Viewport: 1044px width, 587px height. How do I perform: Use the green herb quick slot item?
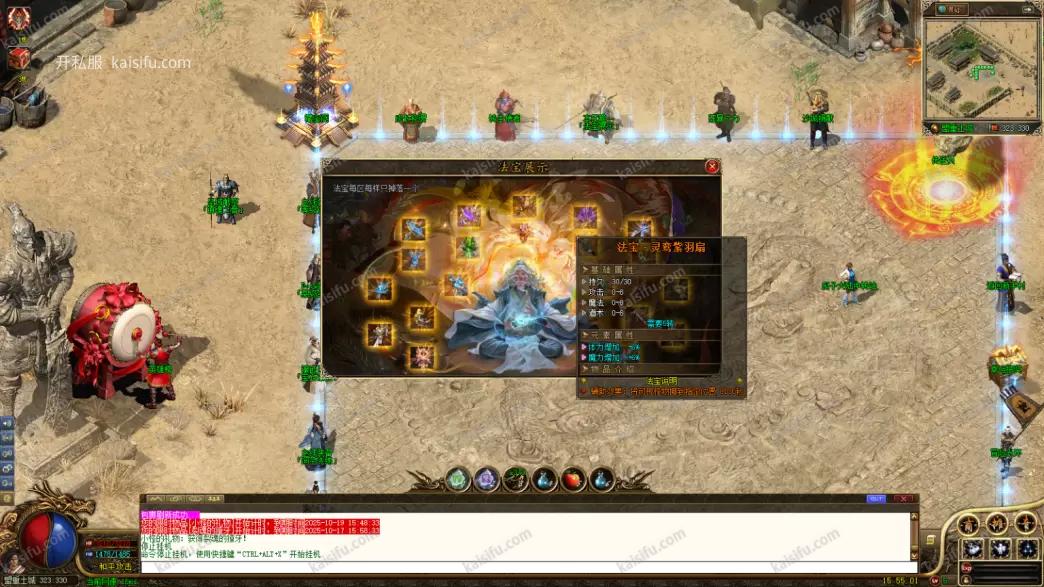point(515,480)
